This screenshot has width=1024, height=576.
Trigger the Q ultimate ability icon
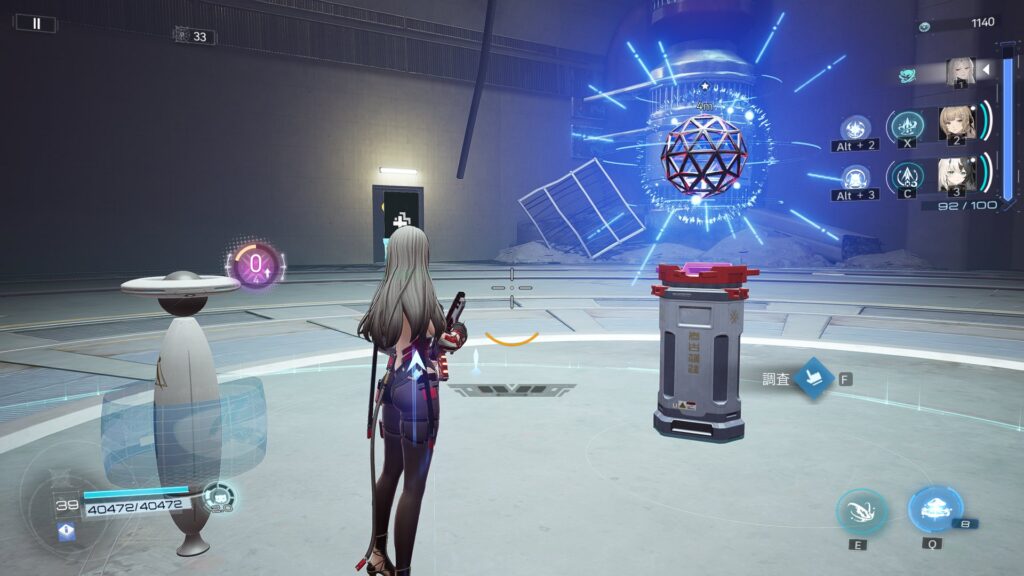[935, 510]
